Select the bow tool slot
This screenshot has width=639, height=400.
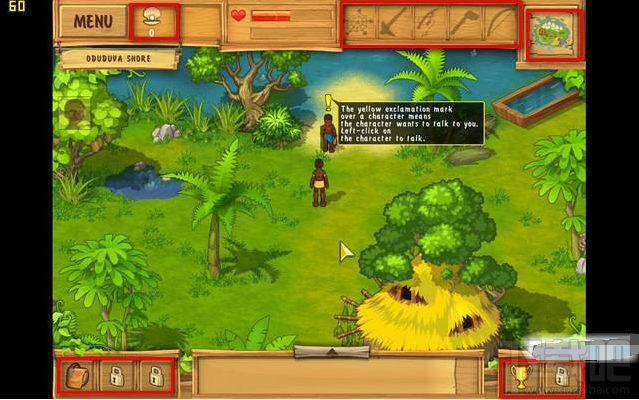click(499, 23)
